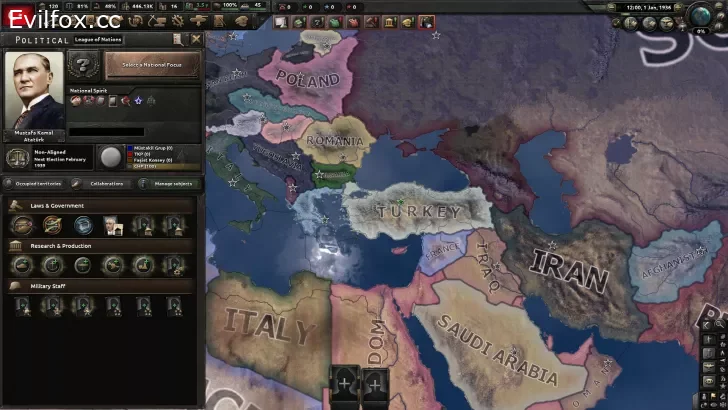Click the political advisor portrait slot
The image size is (728, 410).
(112, 226)
